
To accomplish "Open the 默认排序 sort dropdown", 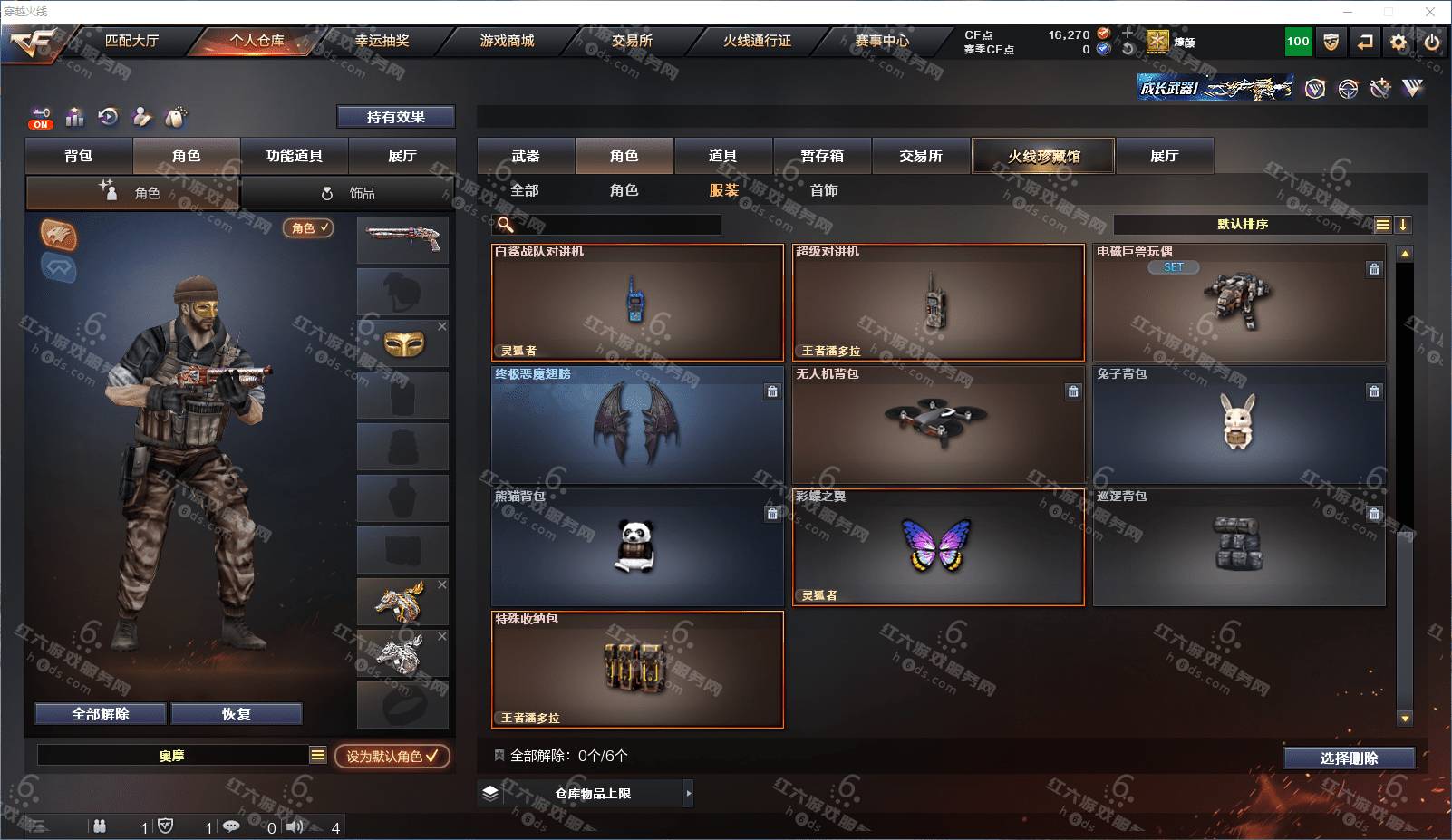I will [1243, 225].
